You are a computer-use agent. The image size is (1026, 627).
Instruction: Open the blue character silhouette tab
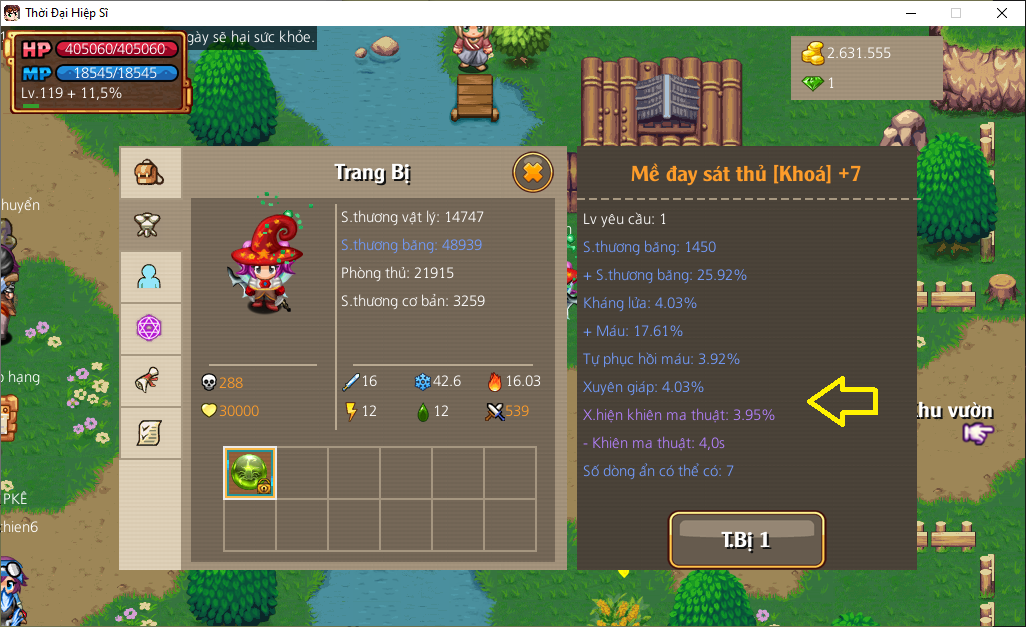click(x=150, y=277)
